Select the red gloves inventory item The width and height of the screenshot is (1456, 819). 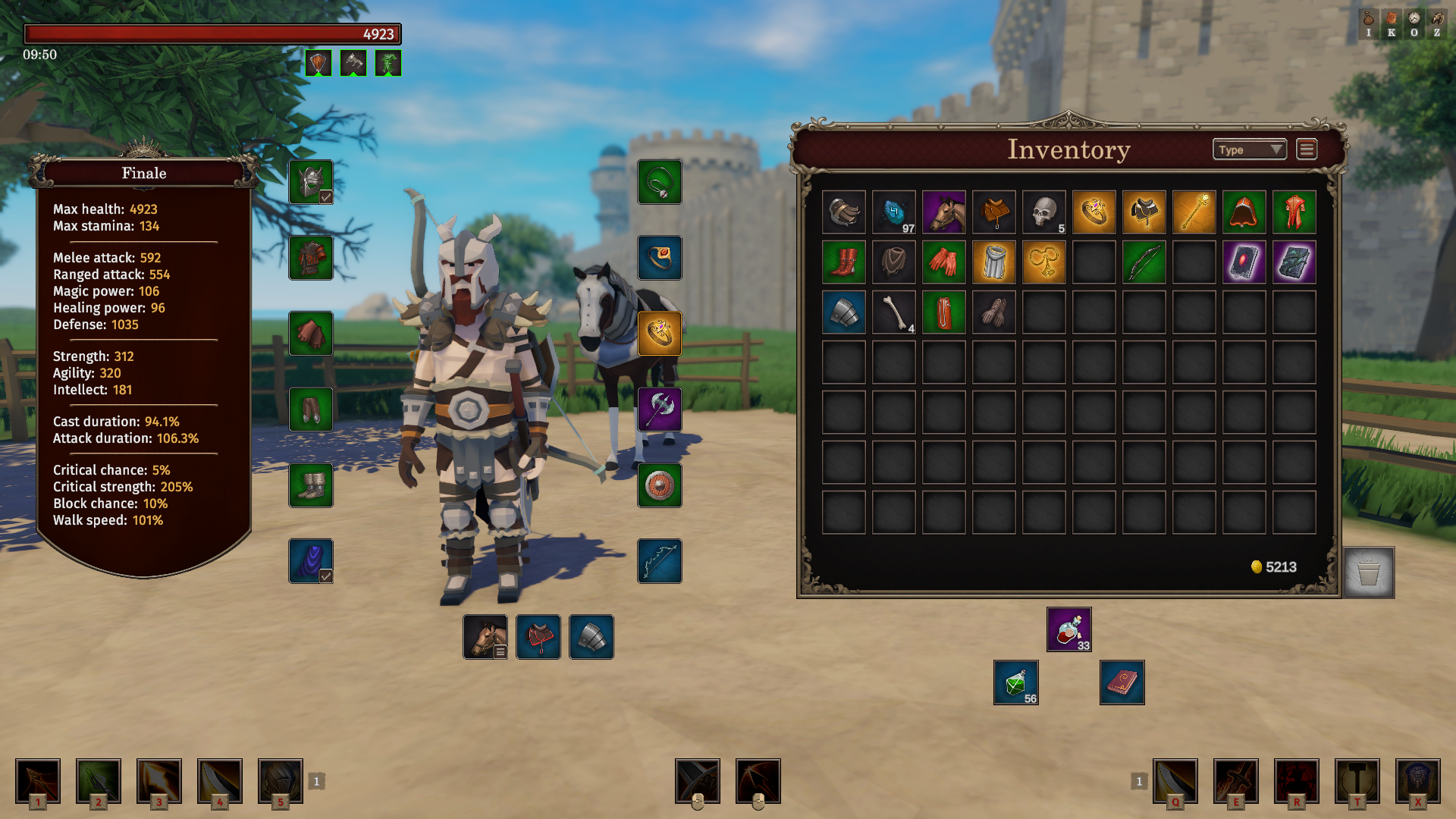[944, 262]
